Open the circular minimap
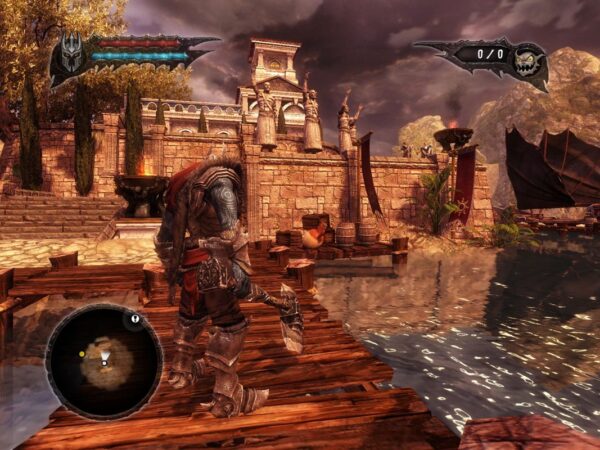The height and width of the screenshot is (450, 600). tap(104, 361)
